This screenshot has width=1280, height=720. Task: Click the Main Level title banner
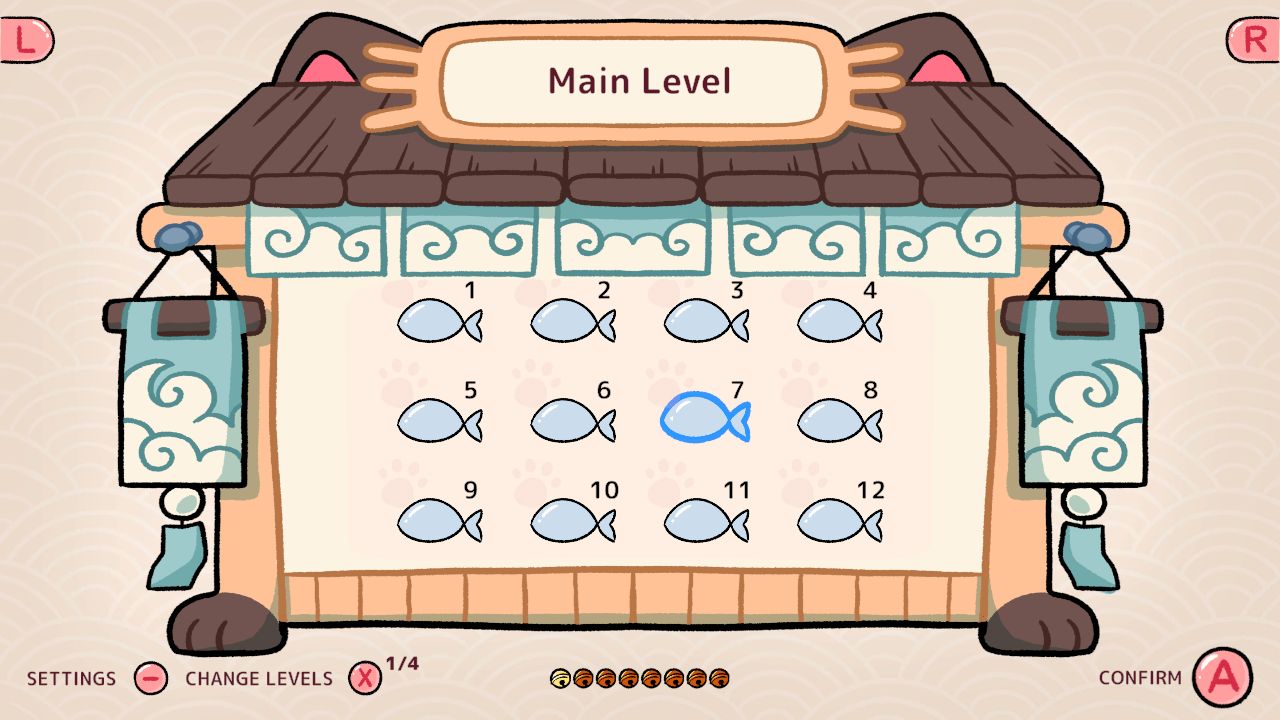click(638, 80)
